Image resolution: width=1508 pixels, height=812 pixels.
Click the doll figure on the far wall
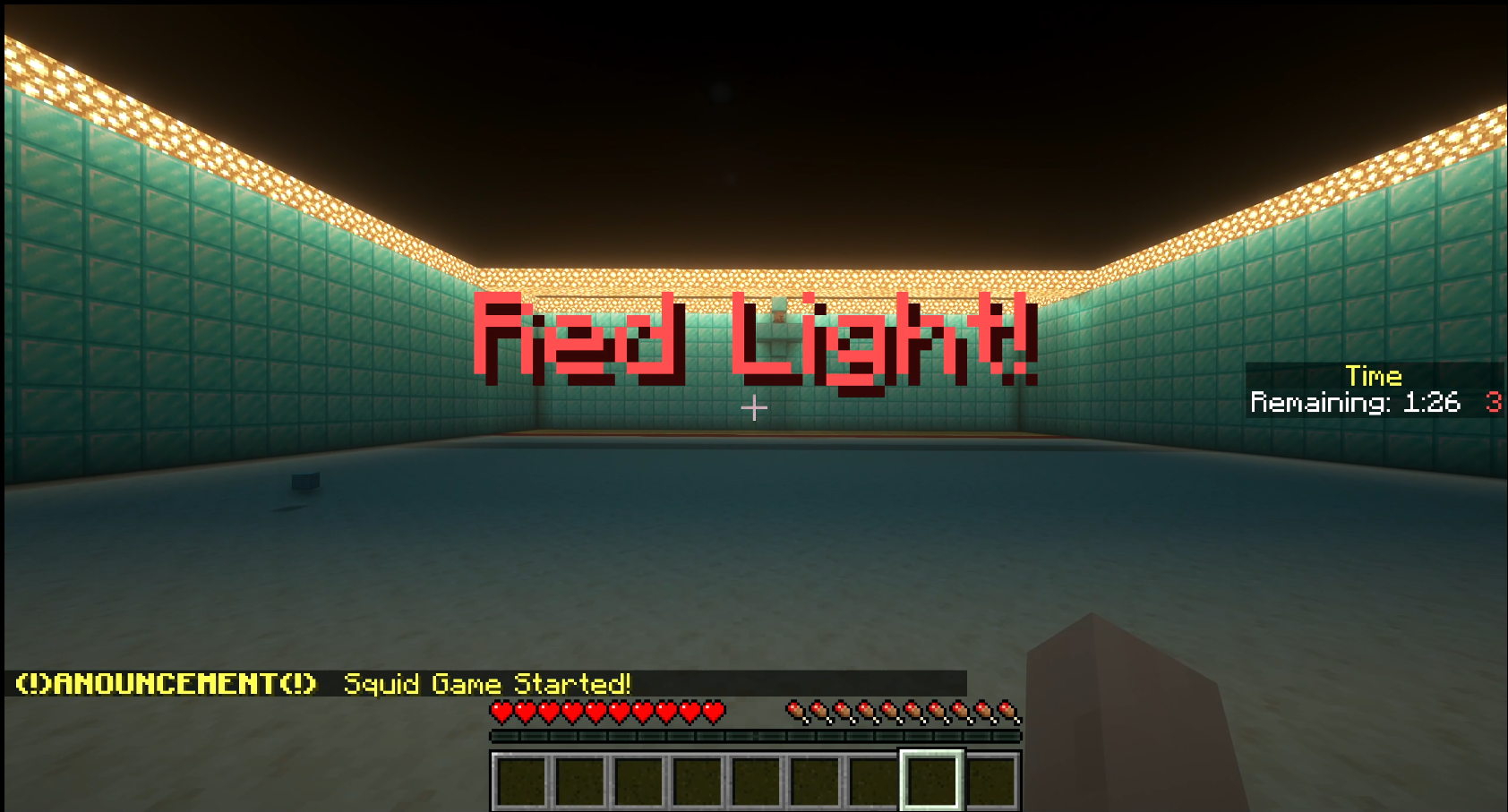[778, 322]
